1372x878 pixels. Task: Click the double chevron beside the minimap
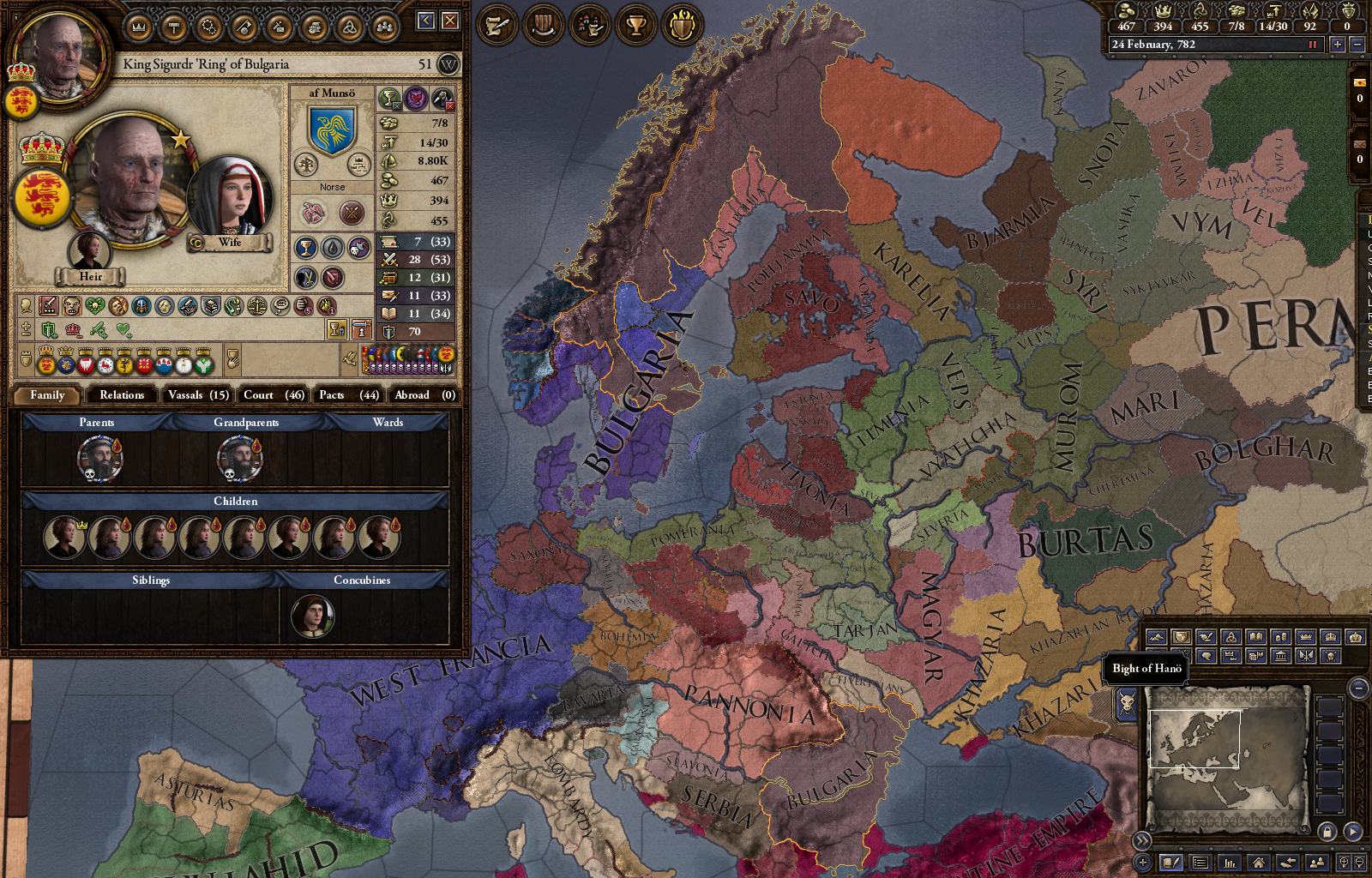click(1143, 841)
